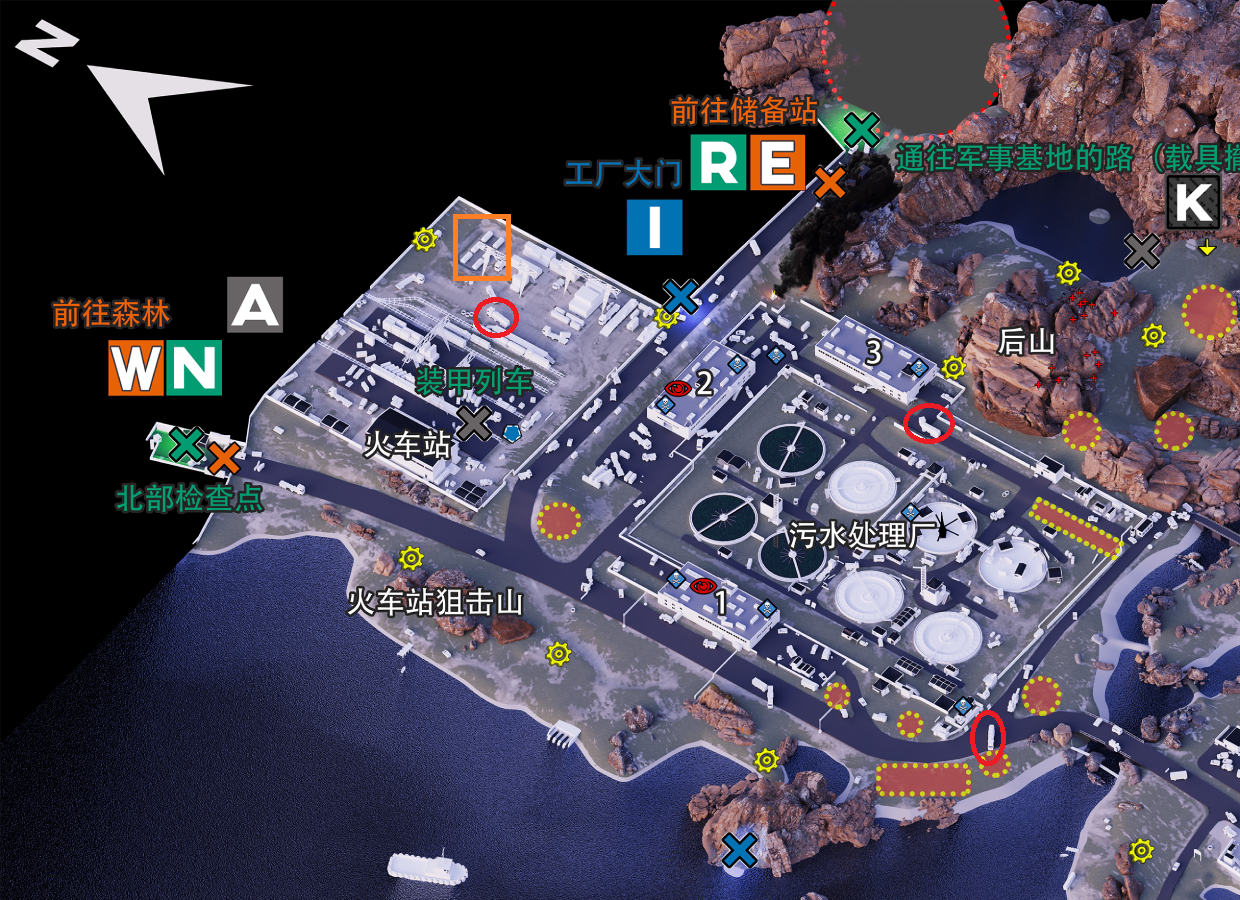The image size is (1240, 900).
Task: Select building number 1 label
Action: click(719, 602)
